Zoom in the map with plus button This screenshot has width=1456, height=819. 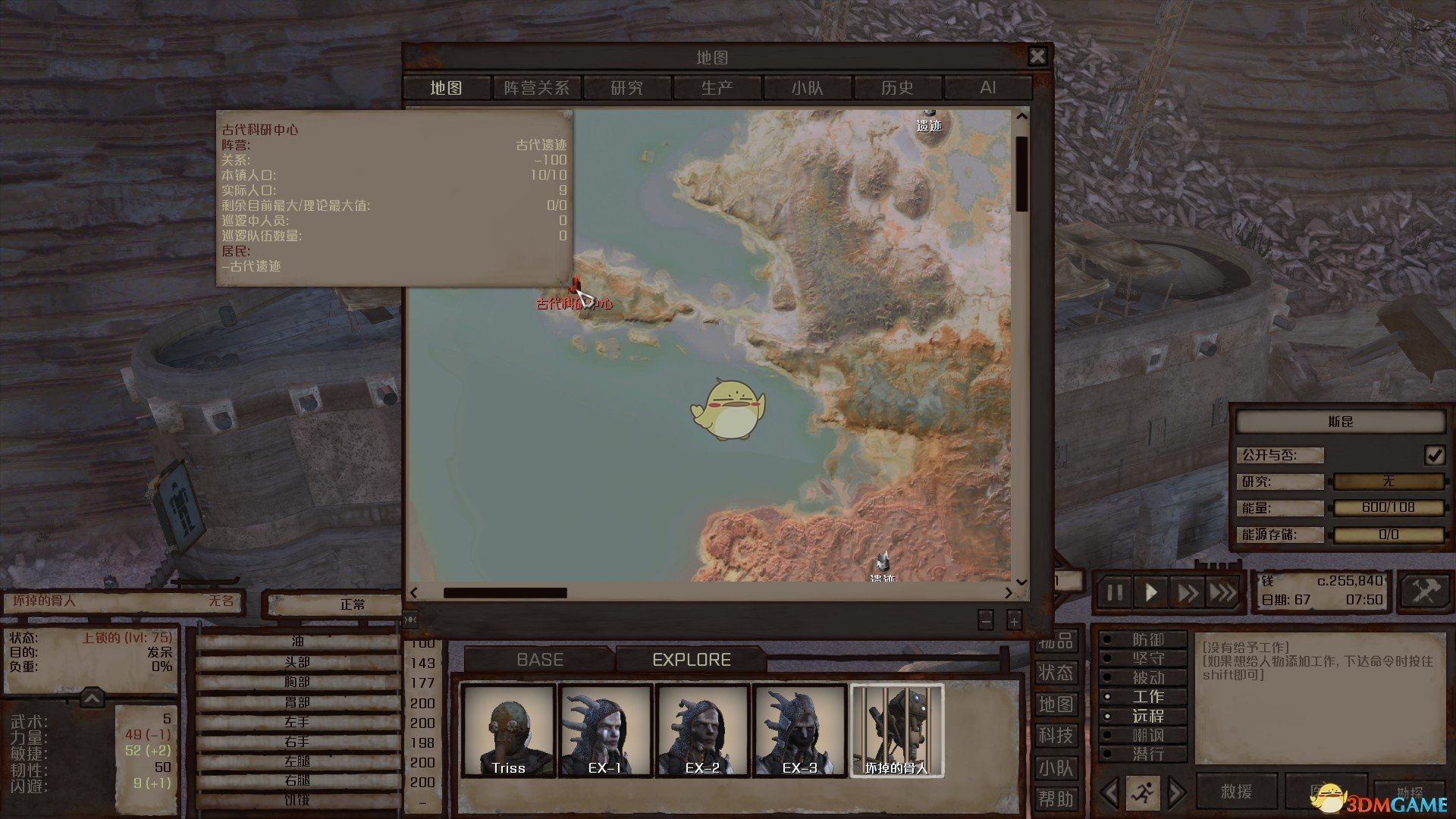point(1014,620)
